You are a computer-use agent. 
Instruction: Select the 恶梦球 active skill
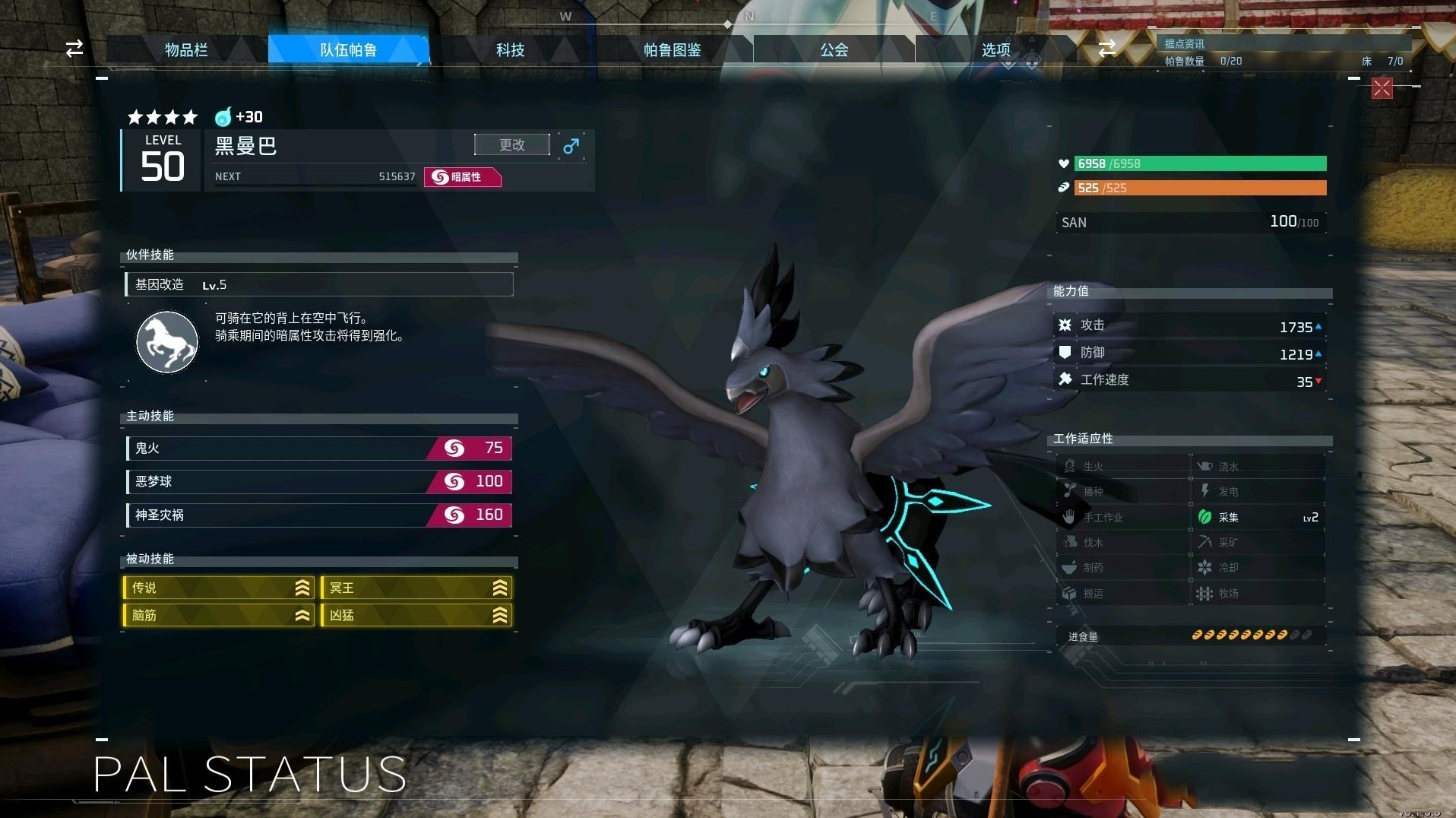point(319,481)
